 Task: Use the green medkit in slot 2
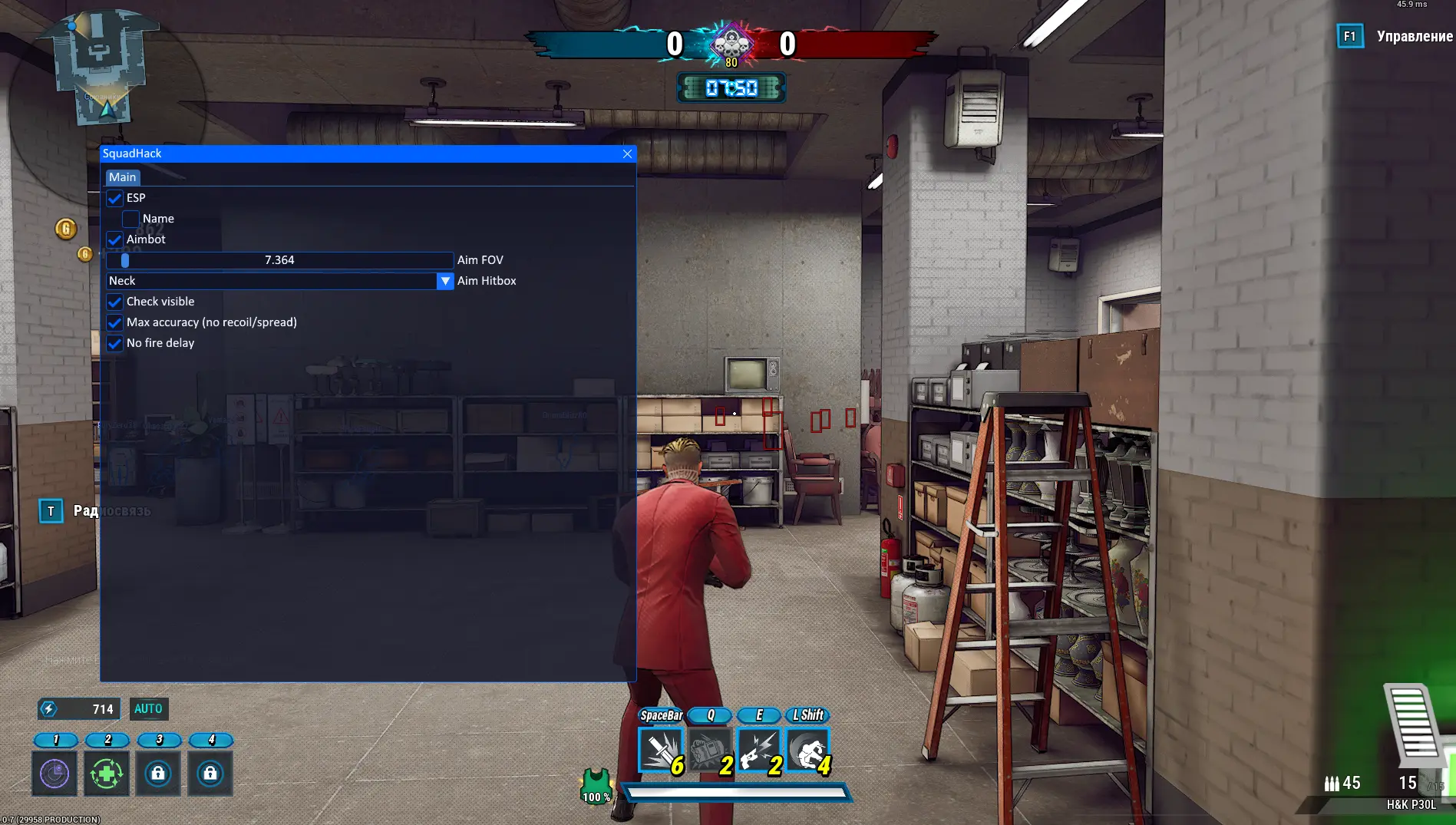pos(107,773)
